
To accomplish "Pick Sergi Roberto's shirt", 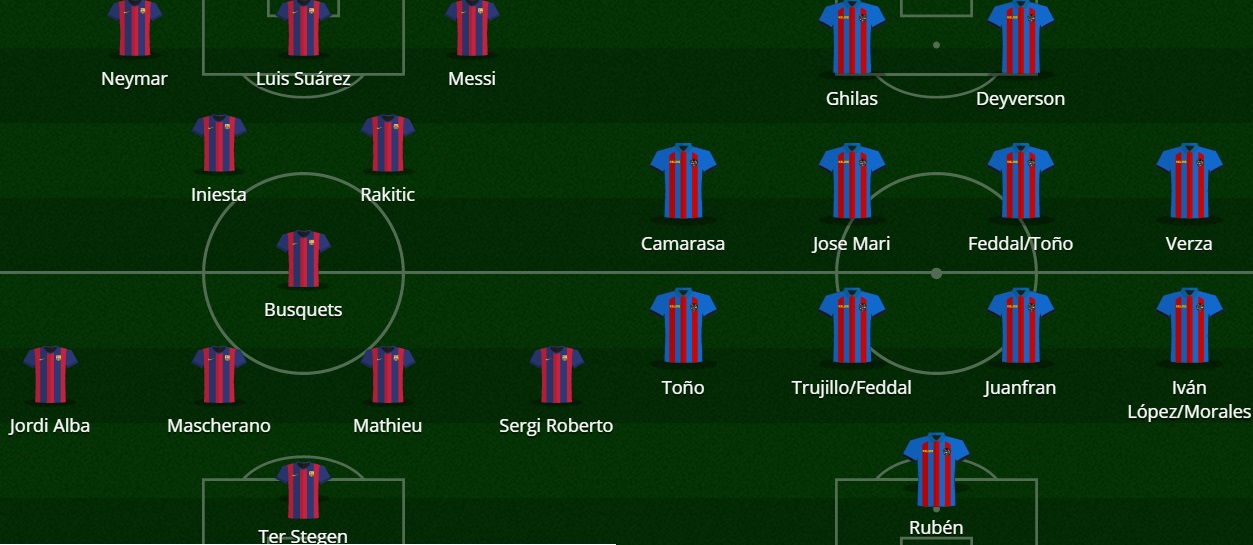I will click(556, 375).
